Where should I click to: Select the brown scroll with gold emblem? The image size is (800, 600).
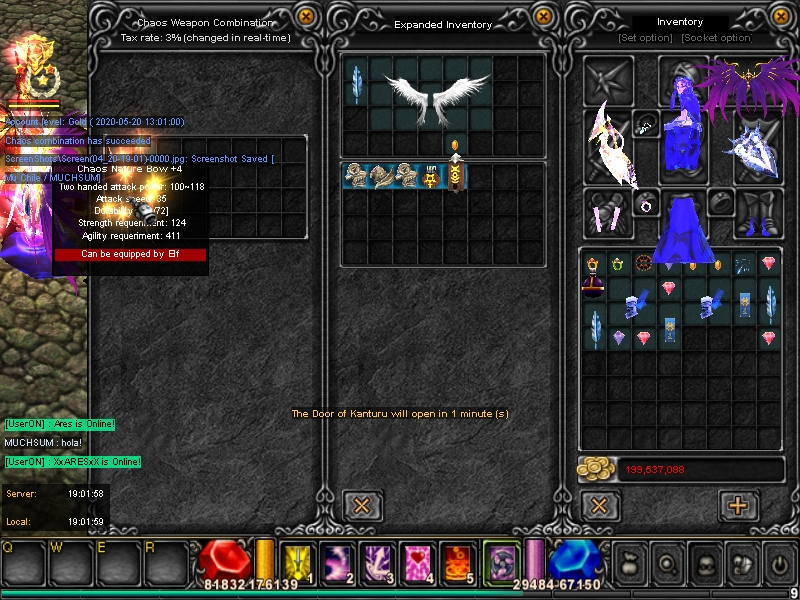[x=455, y=178]
